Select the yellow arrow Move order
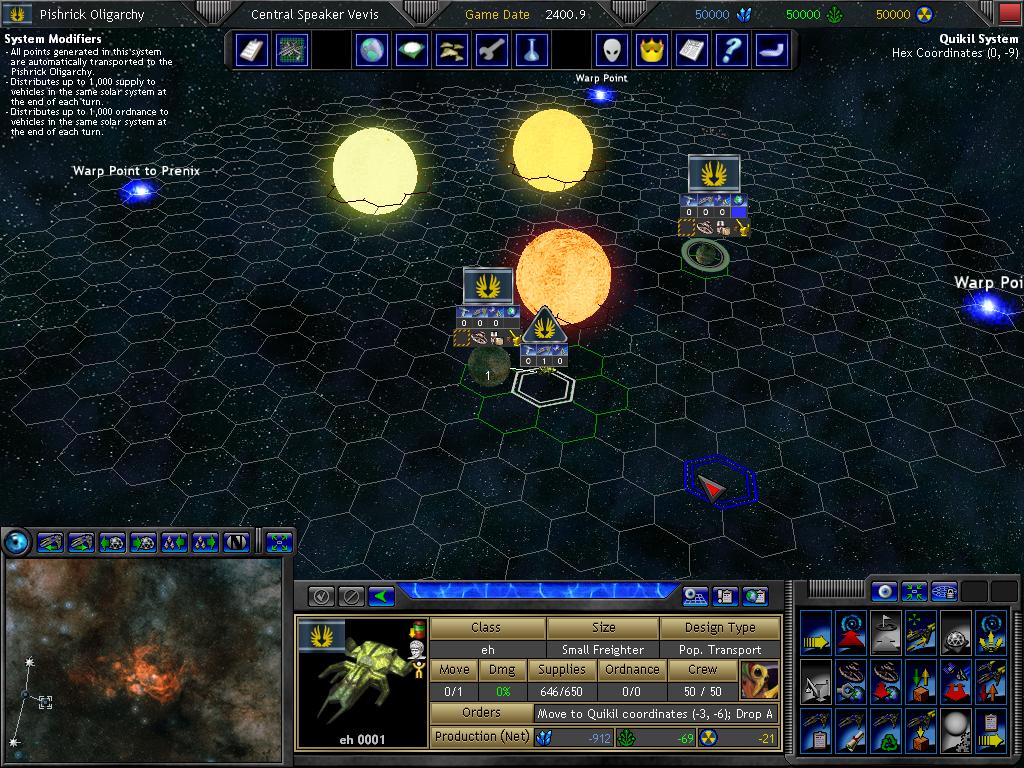This screenshot has width=1024, height=768. [816, 632]
